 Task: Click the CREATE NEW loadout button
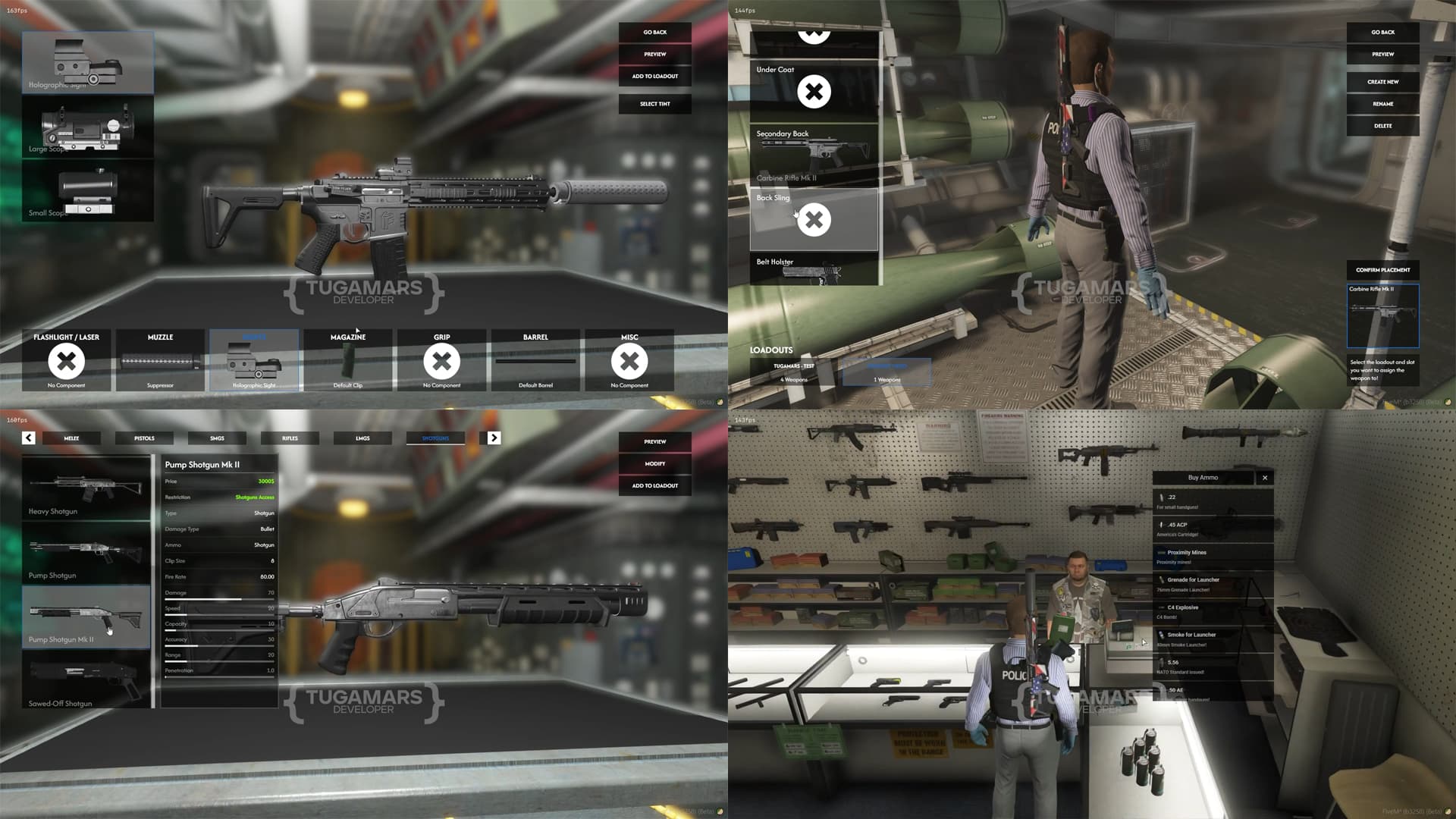(1382, 81)
